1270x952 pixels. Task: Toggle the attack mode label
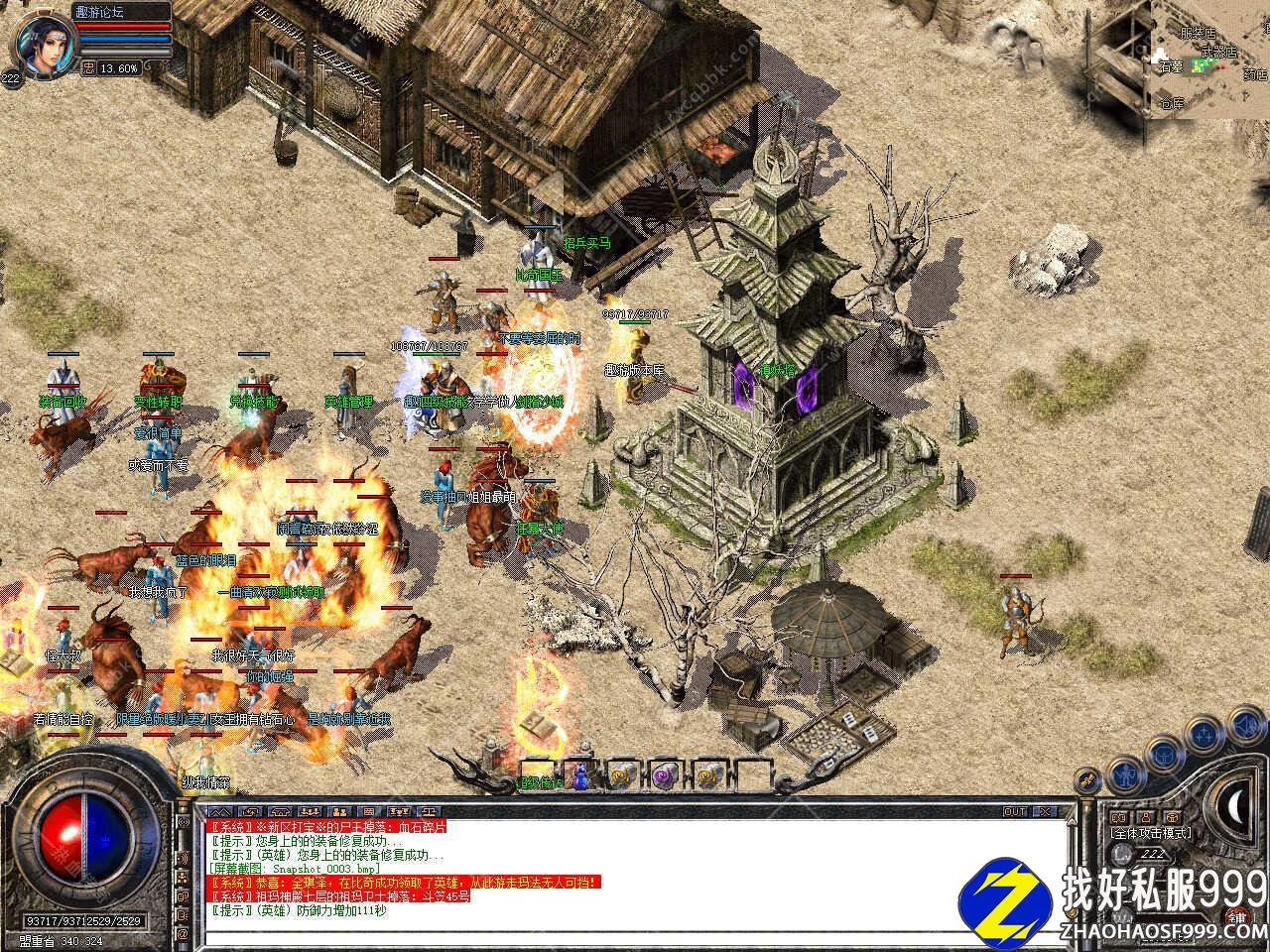(x=1151, y=834)
